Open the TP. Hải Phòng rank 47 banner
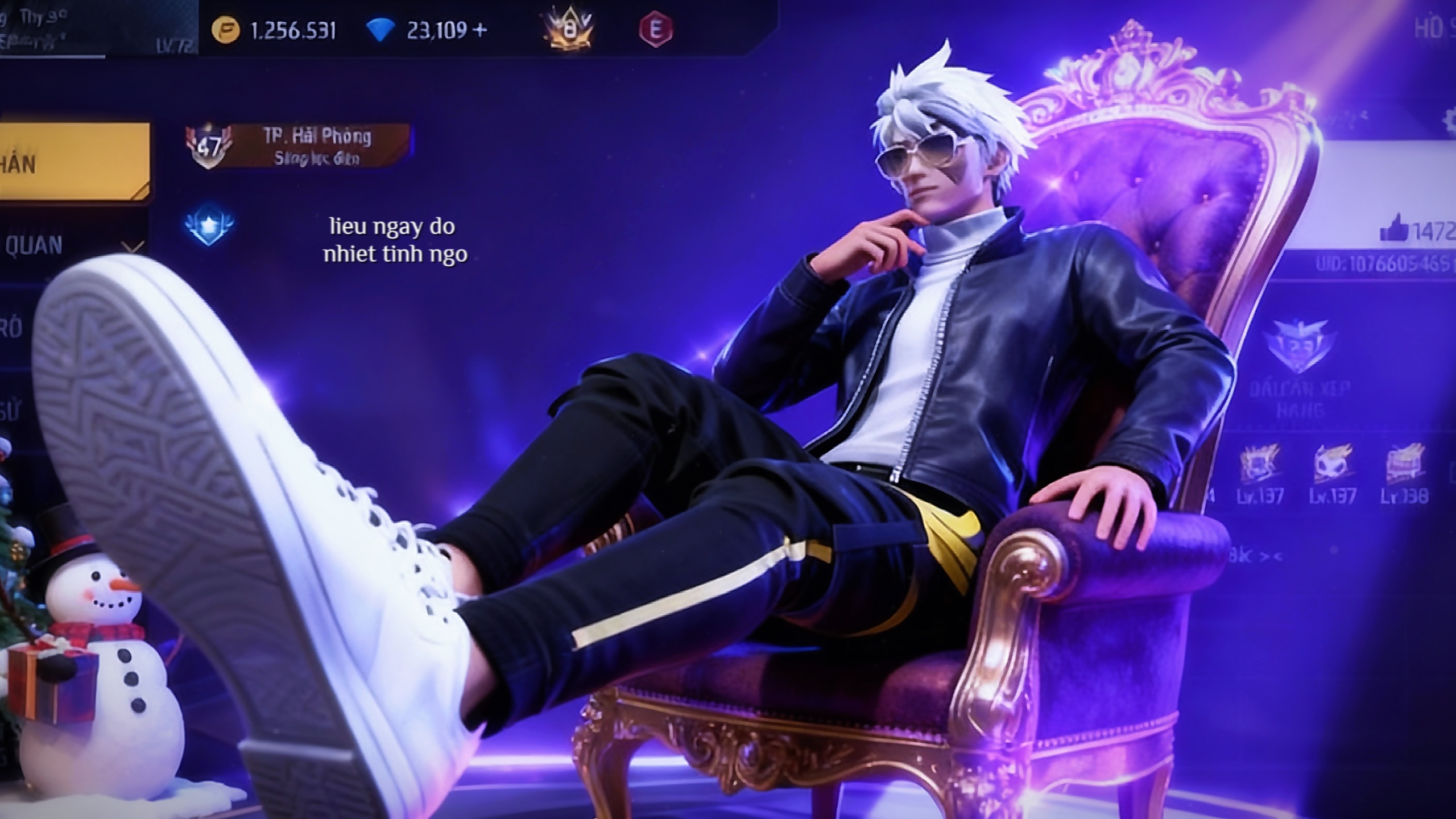 tap(298, 146)
